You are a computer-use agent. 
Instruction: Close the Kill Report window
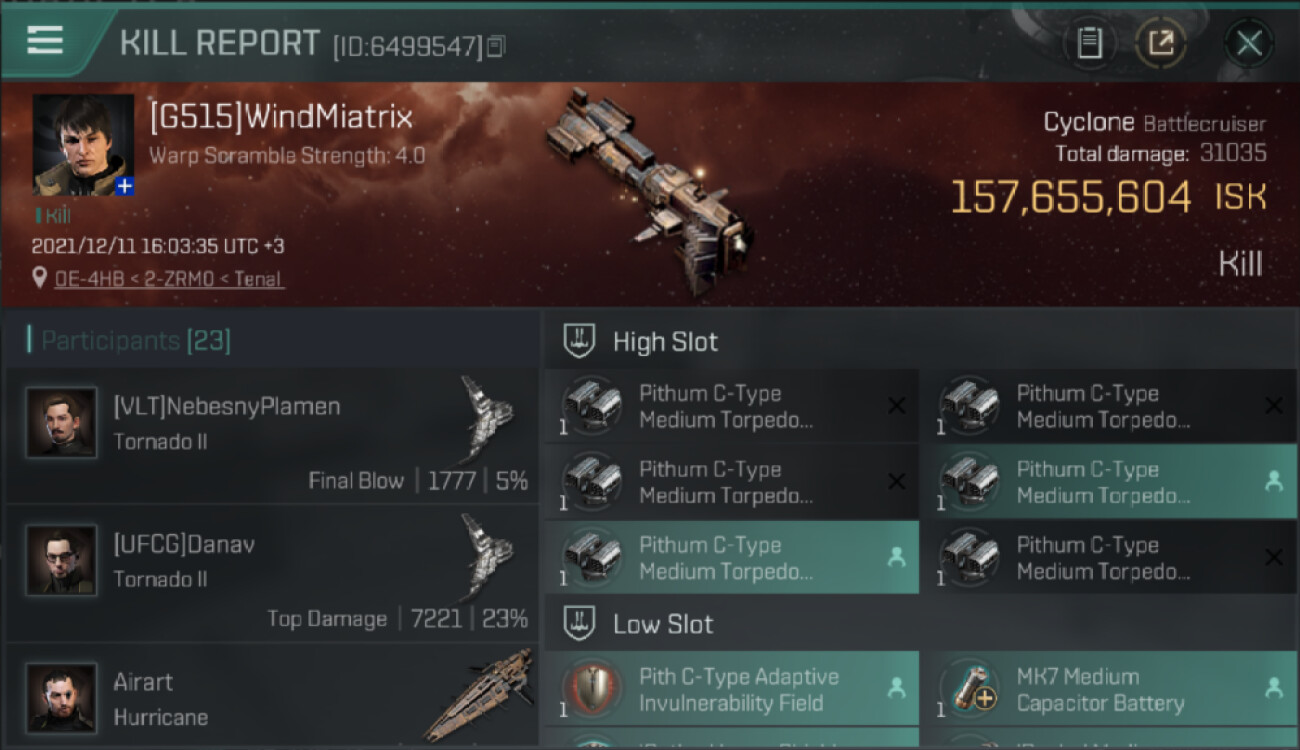pyautogui.click(x=1248, y=43)
